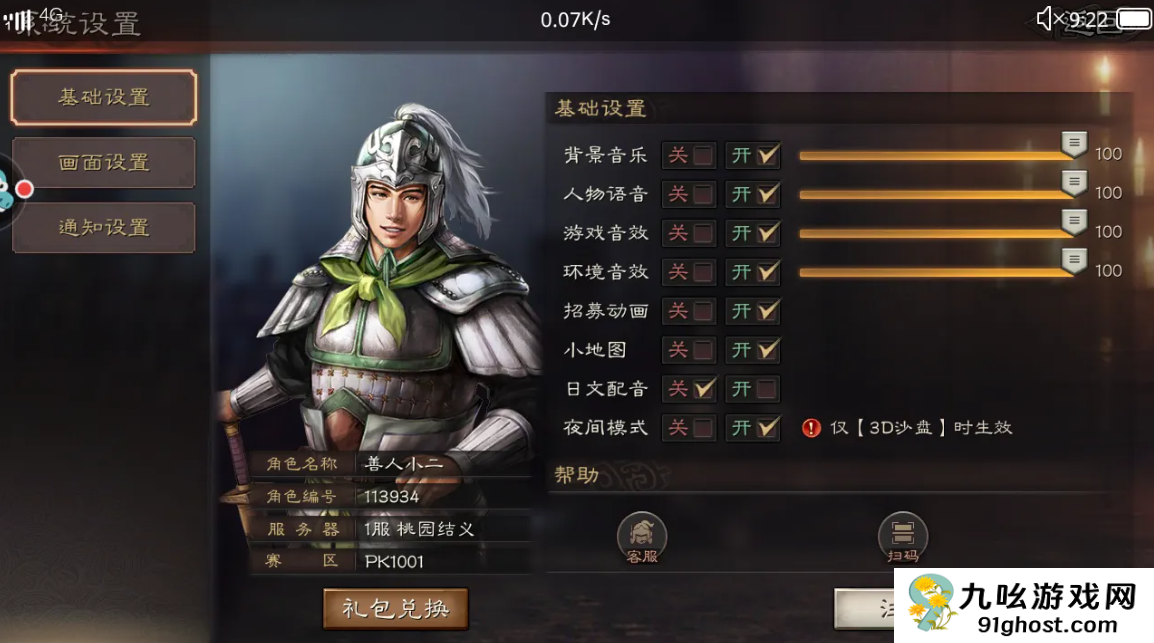The image size is (1154, 643).
Task: Open the 礼包兑换 gift redemption
Action: tap(396, 608)
